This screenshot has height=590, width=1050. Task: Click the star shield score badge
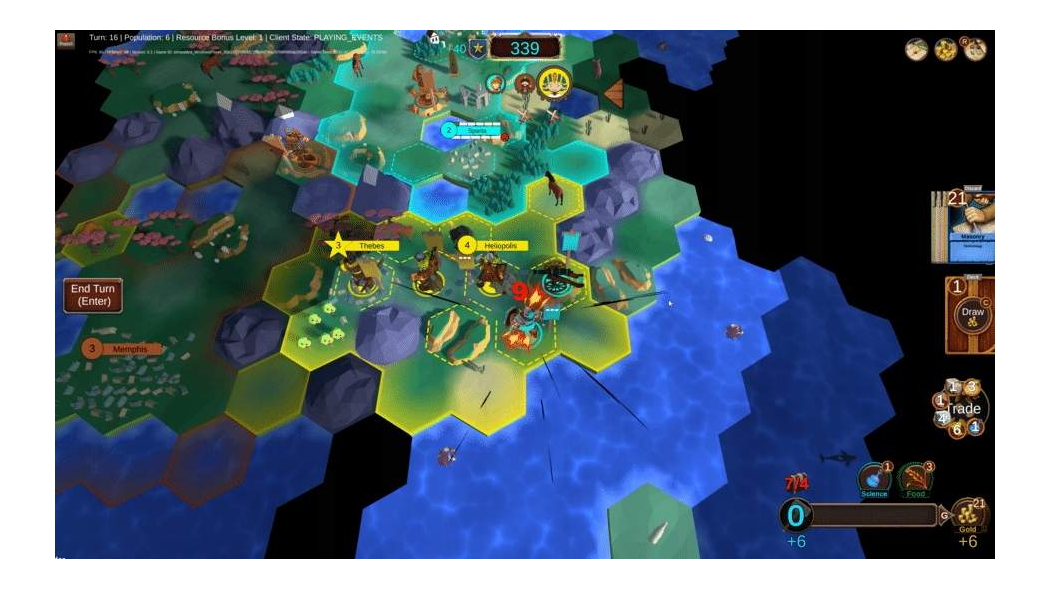[478, 48]
